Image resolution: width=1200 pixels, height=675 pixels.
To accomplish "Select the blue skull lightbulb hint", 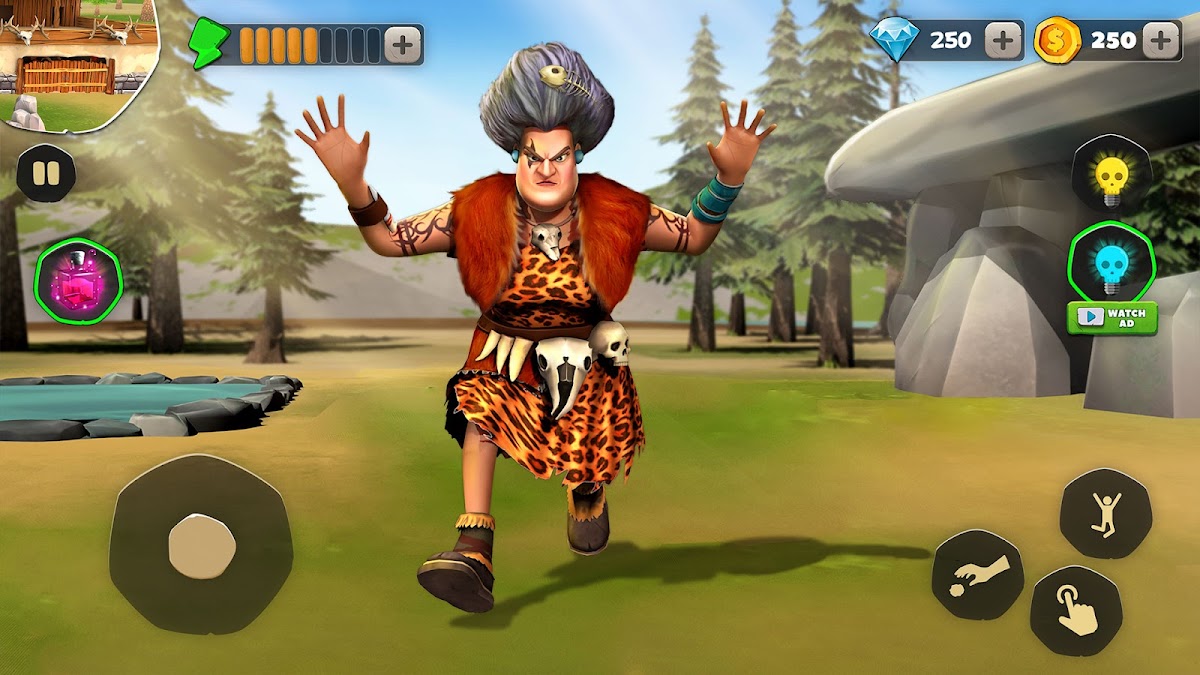I will [x=1111, y=264].
